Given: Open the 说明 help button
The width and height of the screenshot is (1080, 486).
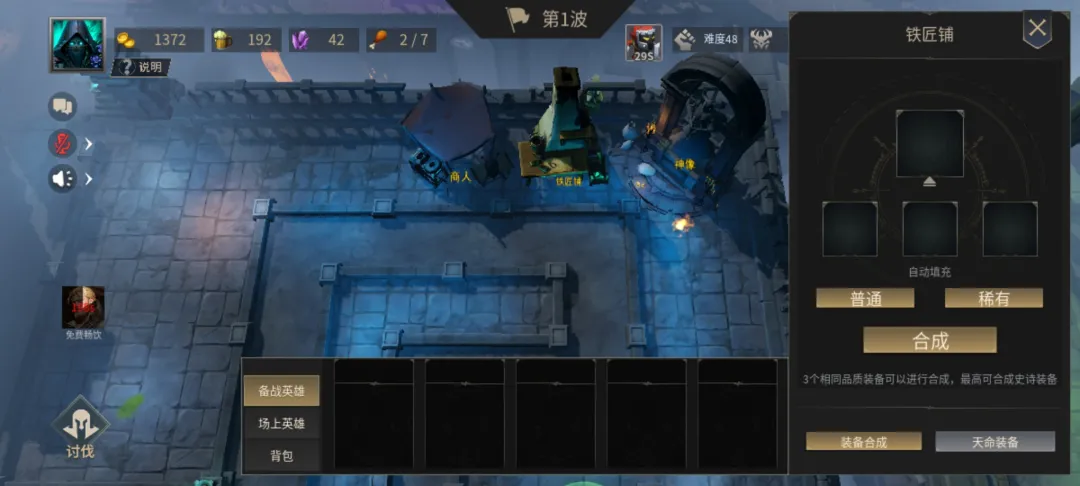Looking at the screenshot, I should pyautogui.click(x=141, y=67).
